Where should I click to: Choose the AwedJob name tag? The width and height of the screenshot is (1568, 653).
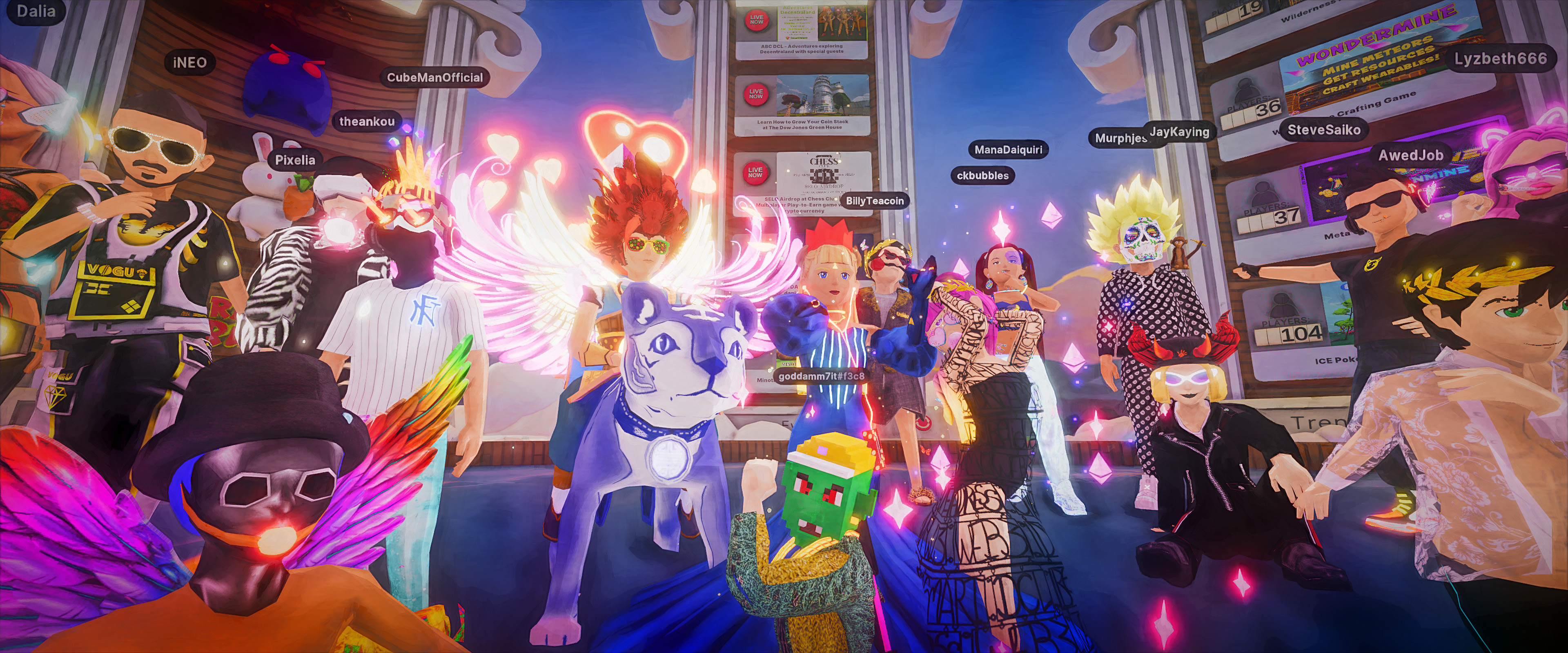tap(1410, 155)
